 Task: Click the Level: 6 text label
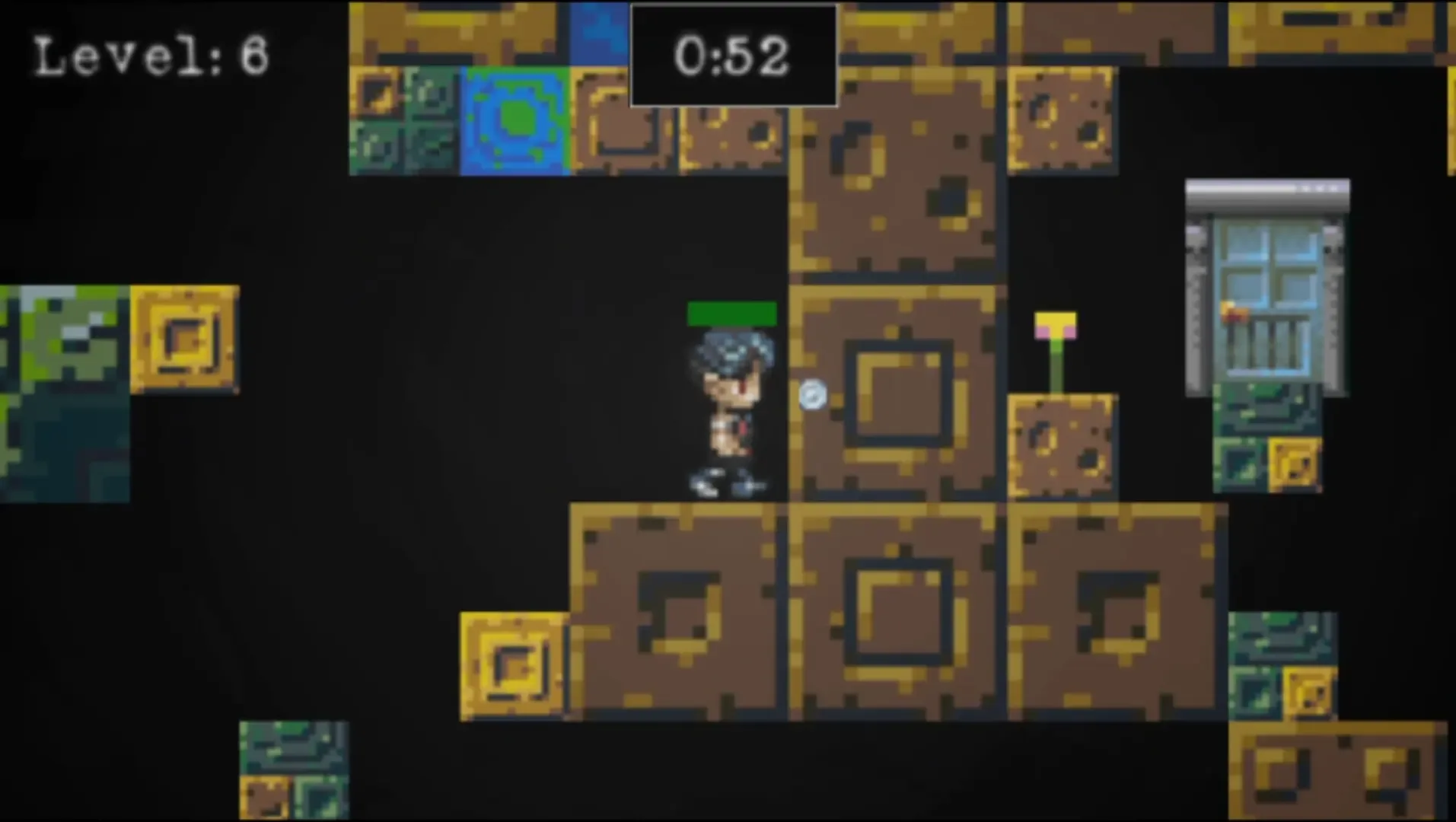coord(150,56)
